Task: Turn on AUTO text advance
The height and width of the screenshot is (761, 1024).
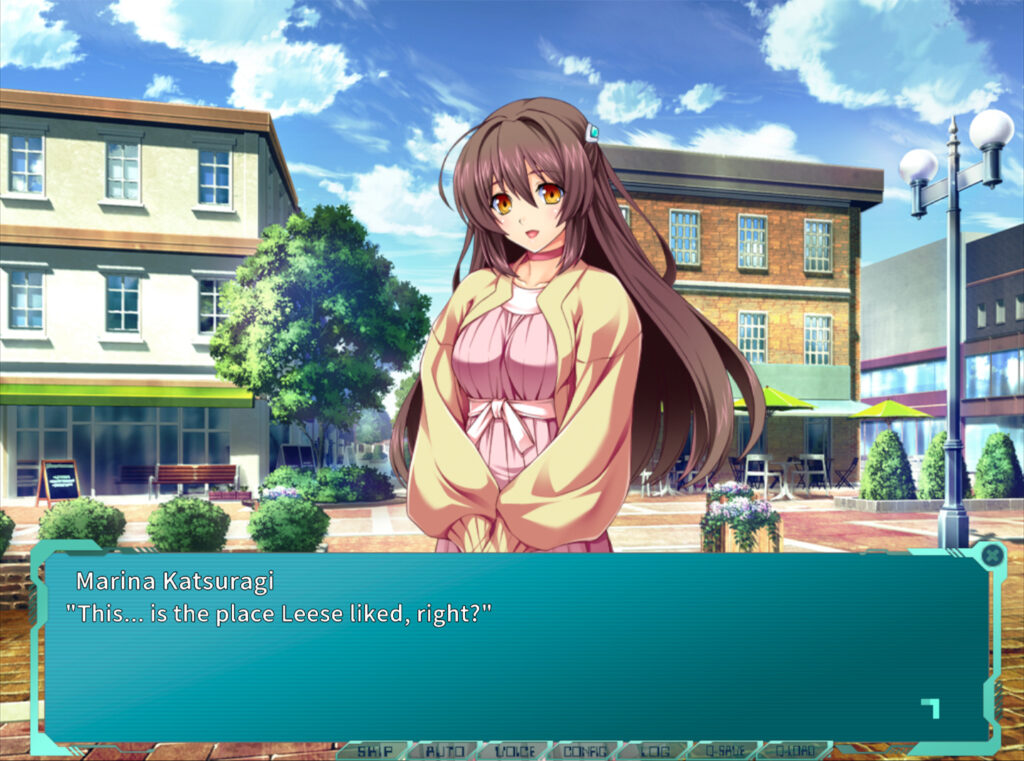Action: point(443,750)
